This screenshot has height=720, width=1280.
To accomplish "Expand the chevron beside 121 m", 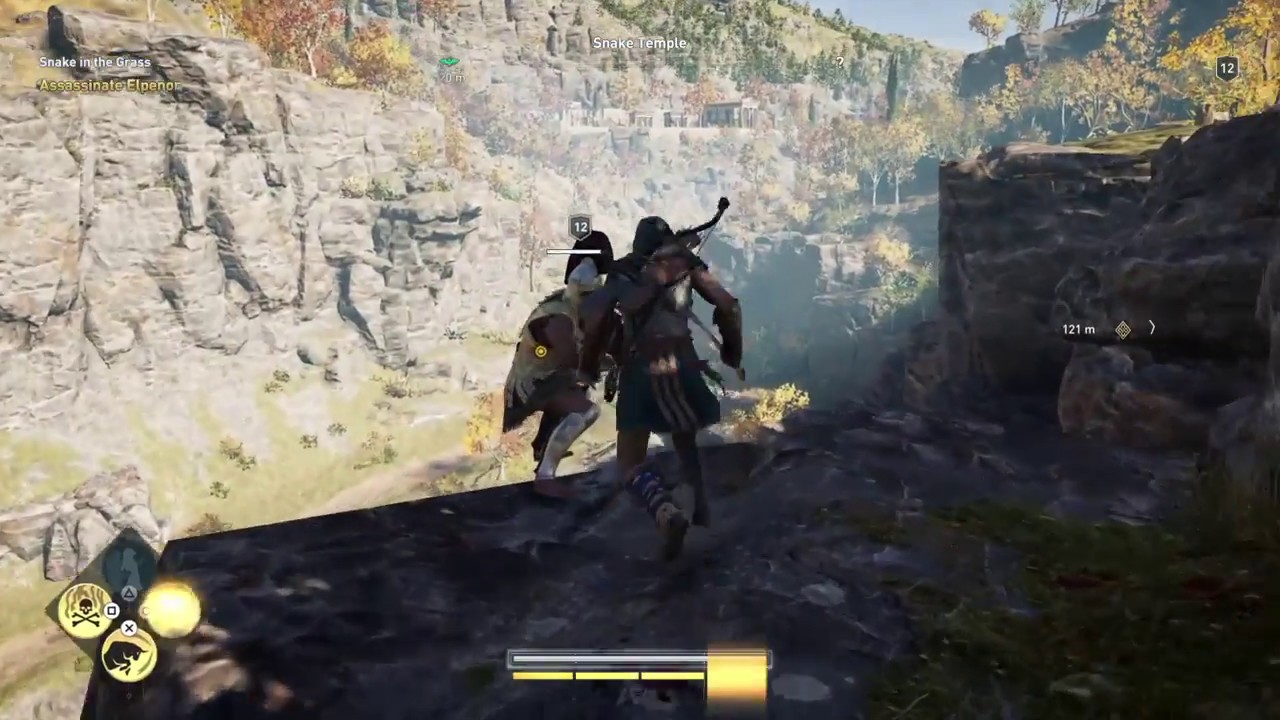I will (1152, 328).
